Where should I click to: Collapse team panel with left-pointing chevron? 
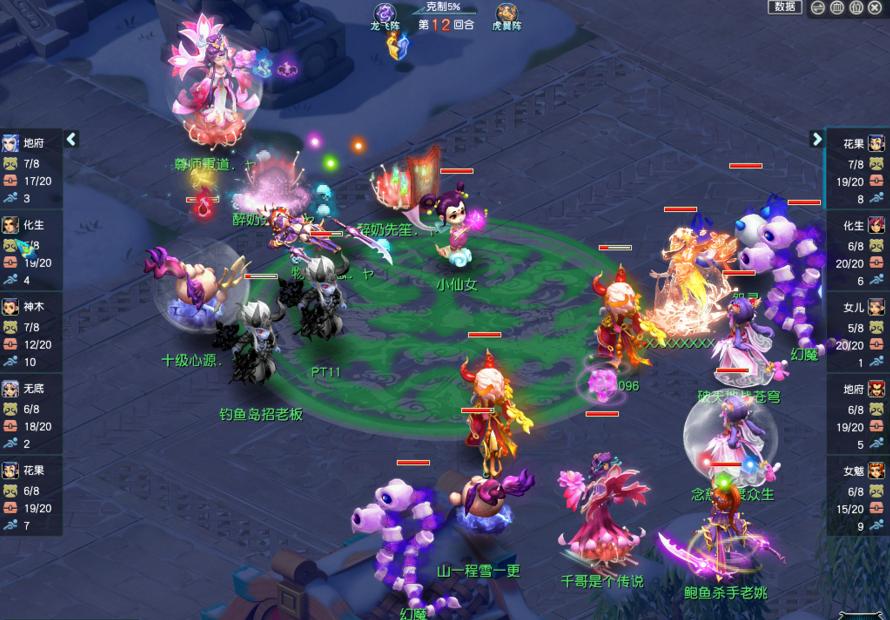click(x=71, y=139)
